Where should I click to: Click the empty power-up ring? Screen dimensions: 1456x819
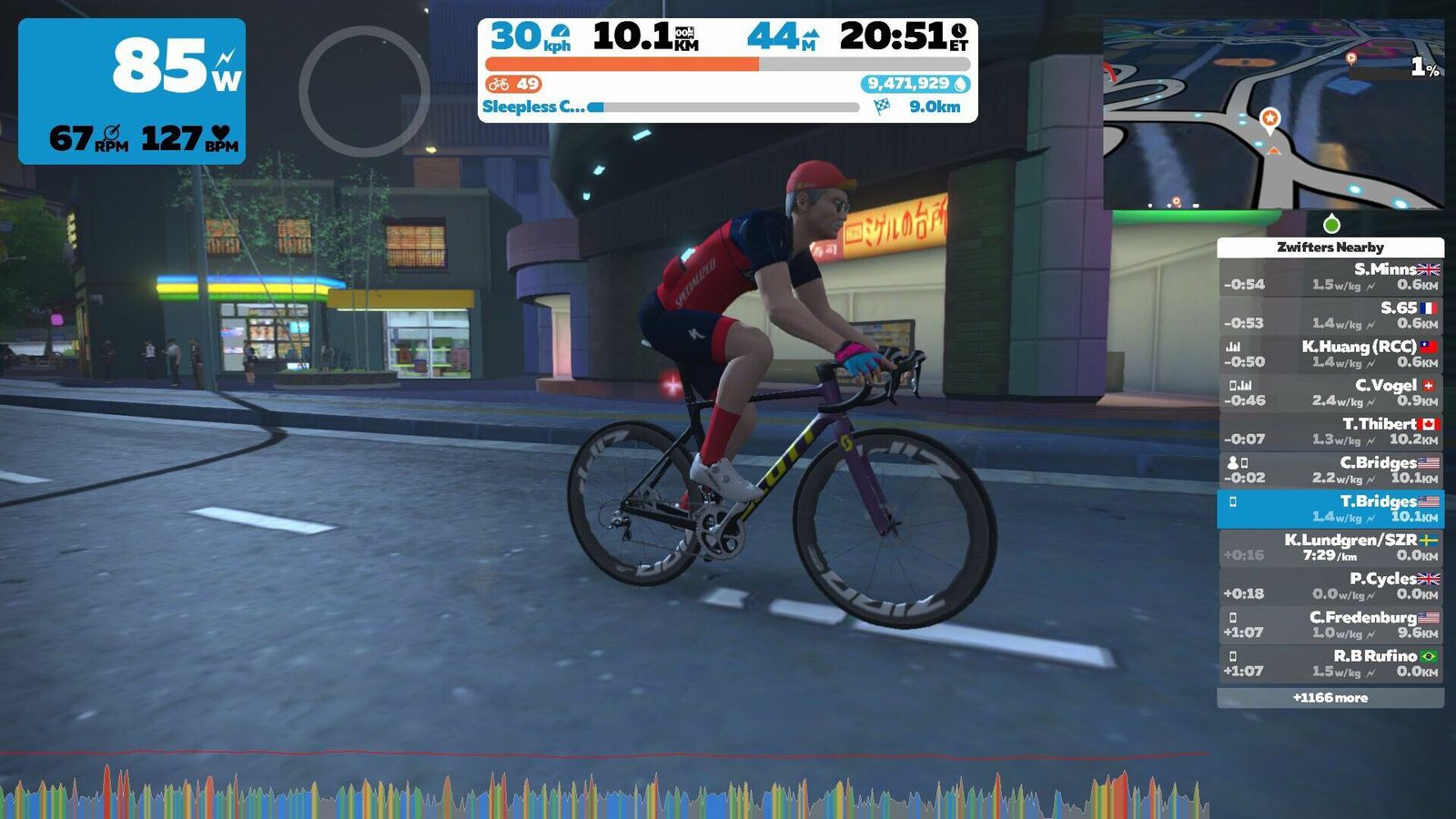pyautogui.click(x=364, y=91)
